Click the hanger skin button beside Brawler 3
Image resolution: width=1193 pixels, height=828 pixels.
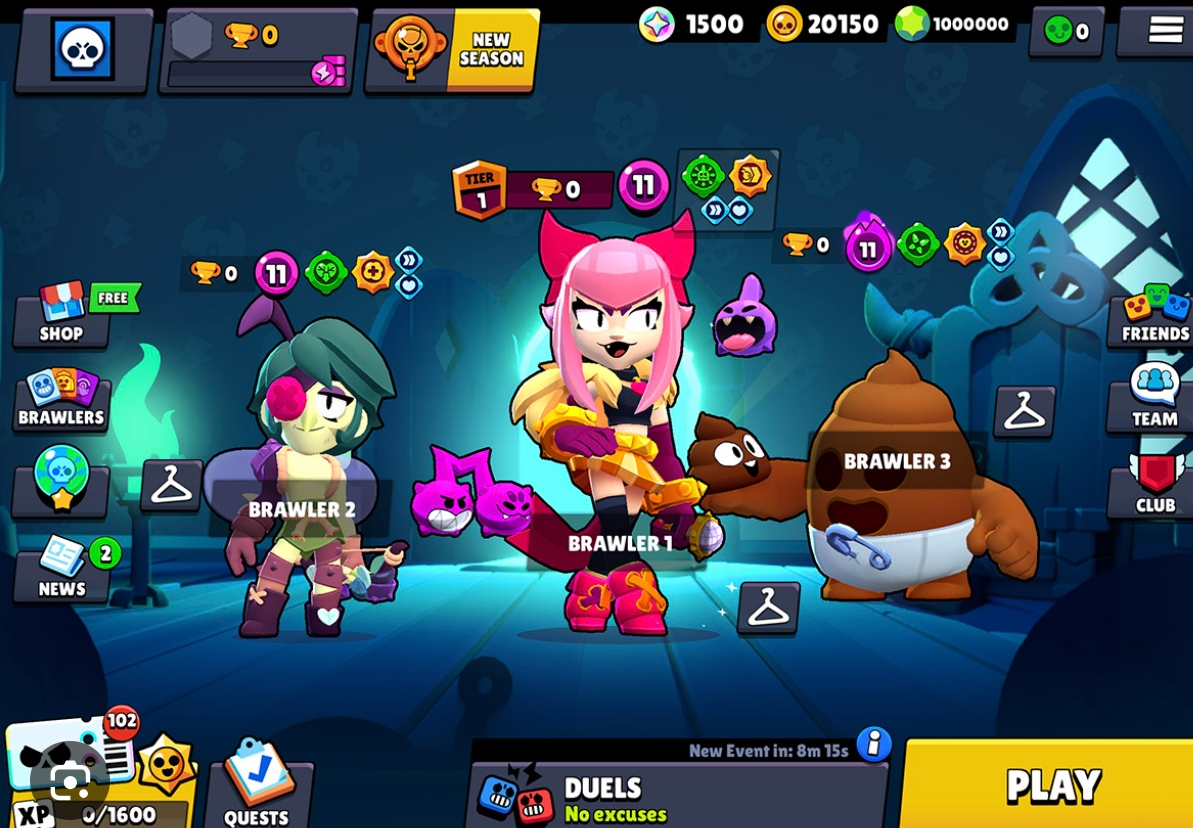pyautogui.click(x=1024, y=411)
